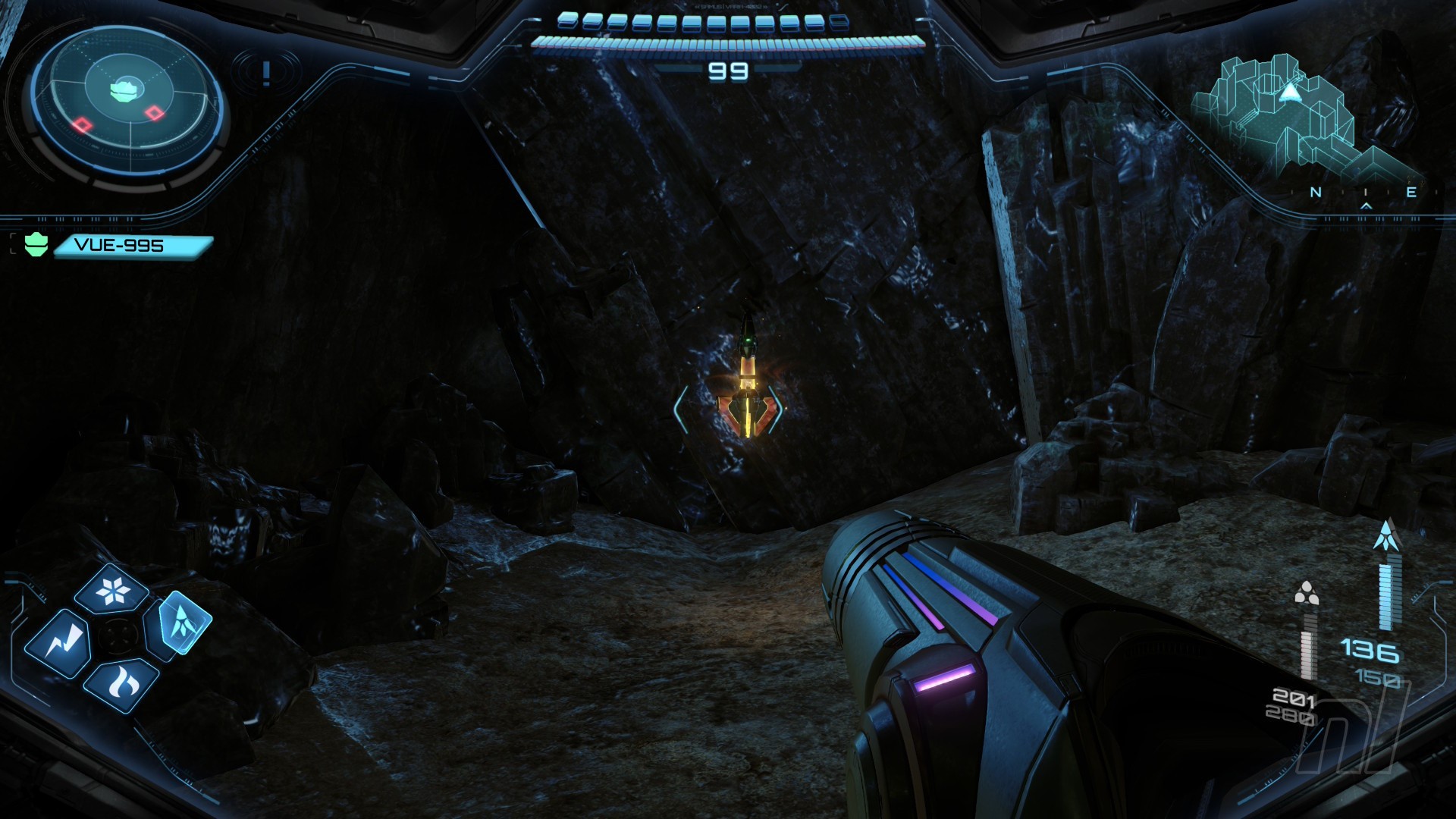The height and width of the screenshot is (819, 1456).
Task: Choose the fire flame shot icon
Action: point(121,684)
